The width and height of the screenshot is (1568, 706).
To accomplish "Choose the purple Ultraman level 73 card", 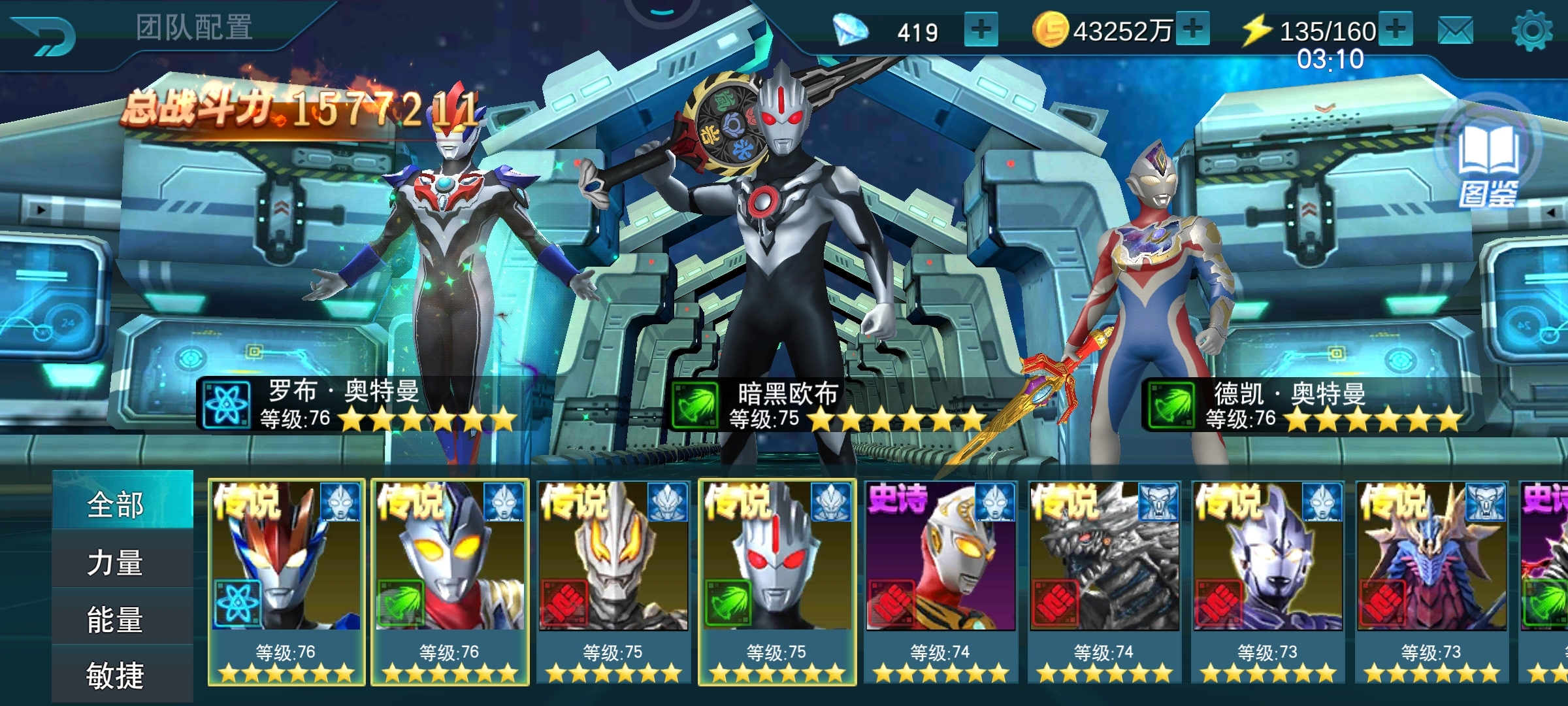I will point(1268,582).
